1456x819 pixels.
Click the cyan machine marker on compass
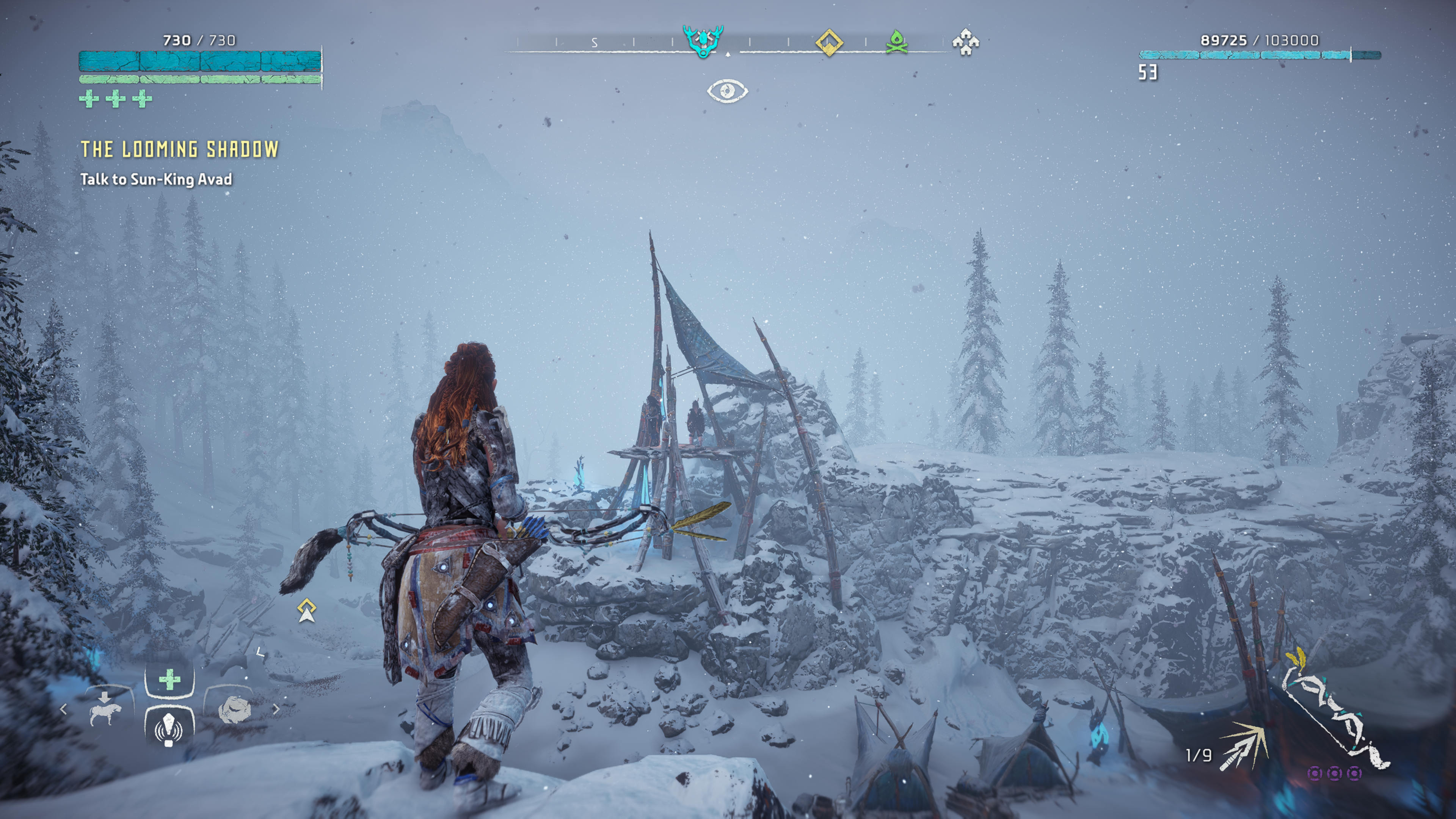[x=703, y=41]
